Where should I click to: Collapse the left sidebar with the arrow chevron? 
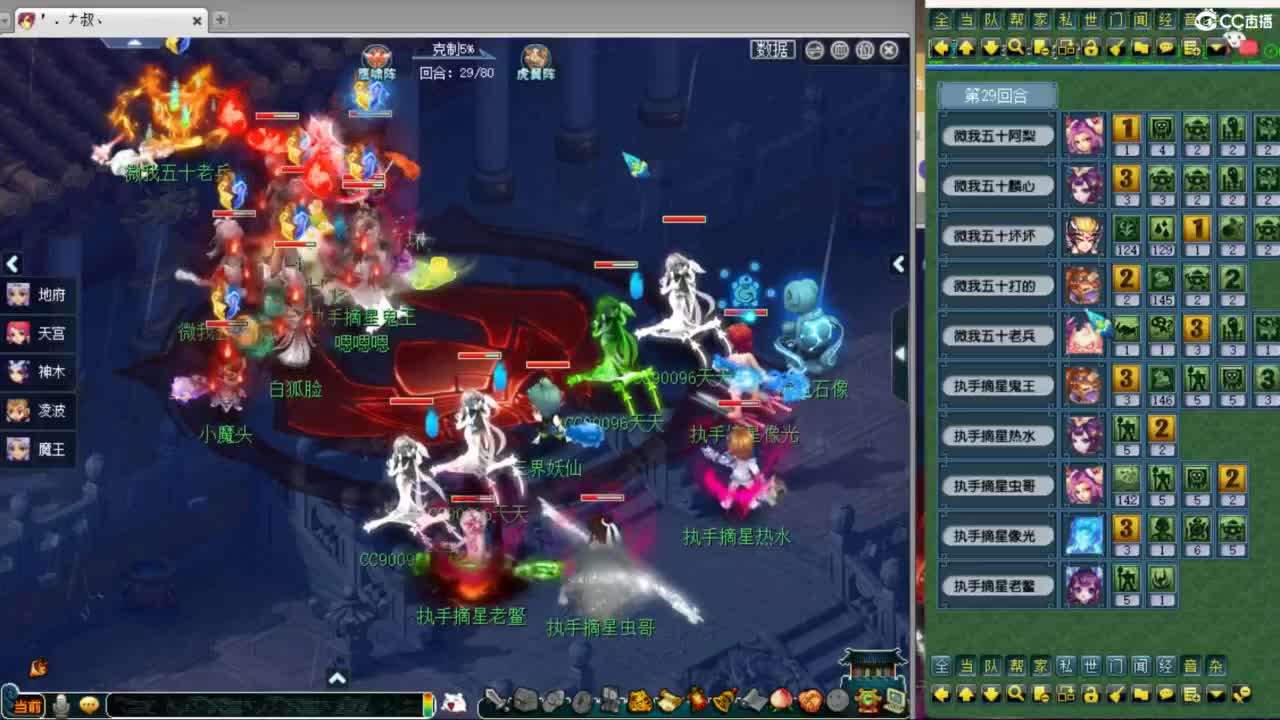coord(11,264)
